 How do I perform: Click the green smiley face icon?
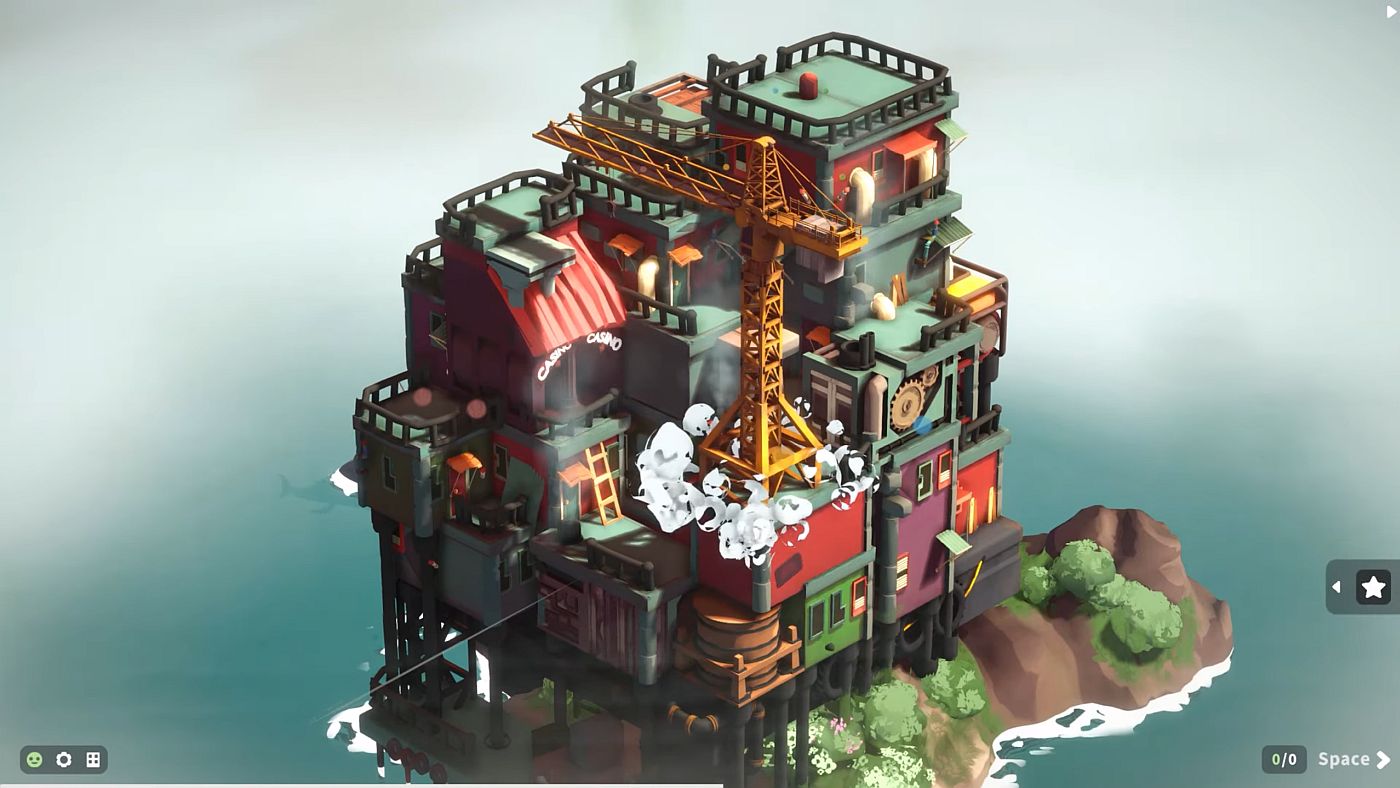pyautogui.click(x=35, y=760)
